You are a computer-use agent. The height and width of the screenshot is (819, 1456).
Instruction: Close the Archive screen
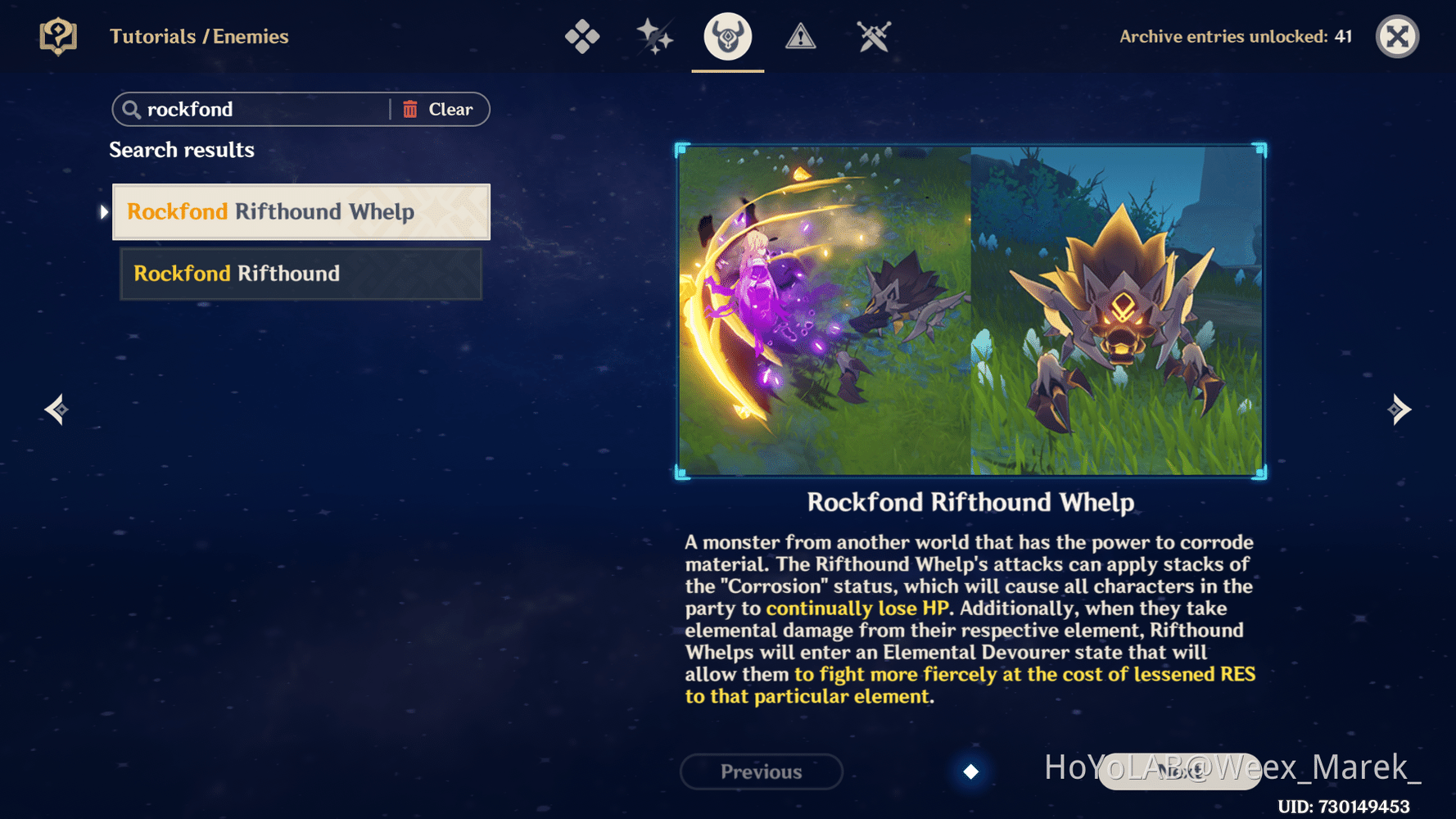pos(1397,36)
